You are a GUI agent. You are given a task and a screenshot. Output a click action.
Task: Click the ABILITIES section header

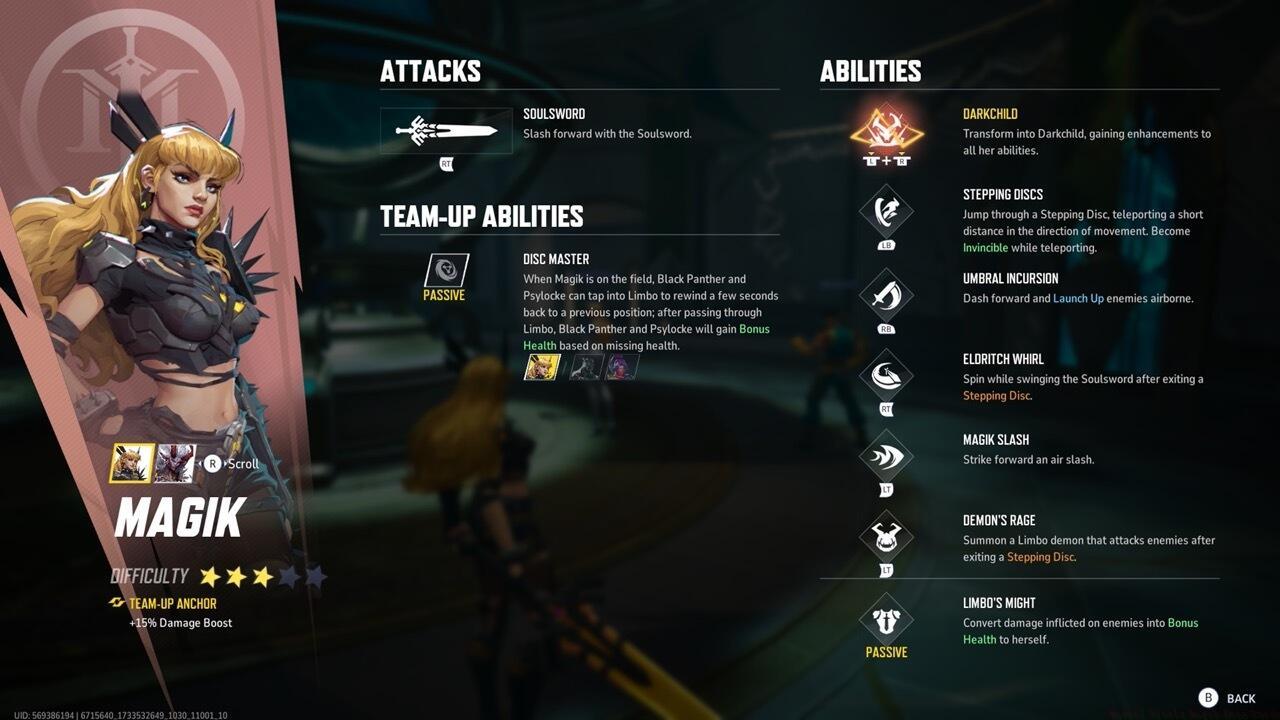coord(870,71)
